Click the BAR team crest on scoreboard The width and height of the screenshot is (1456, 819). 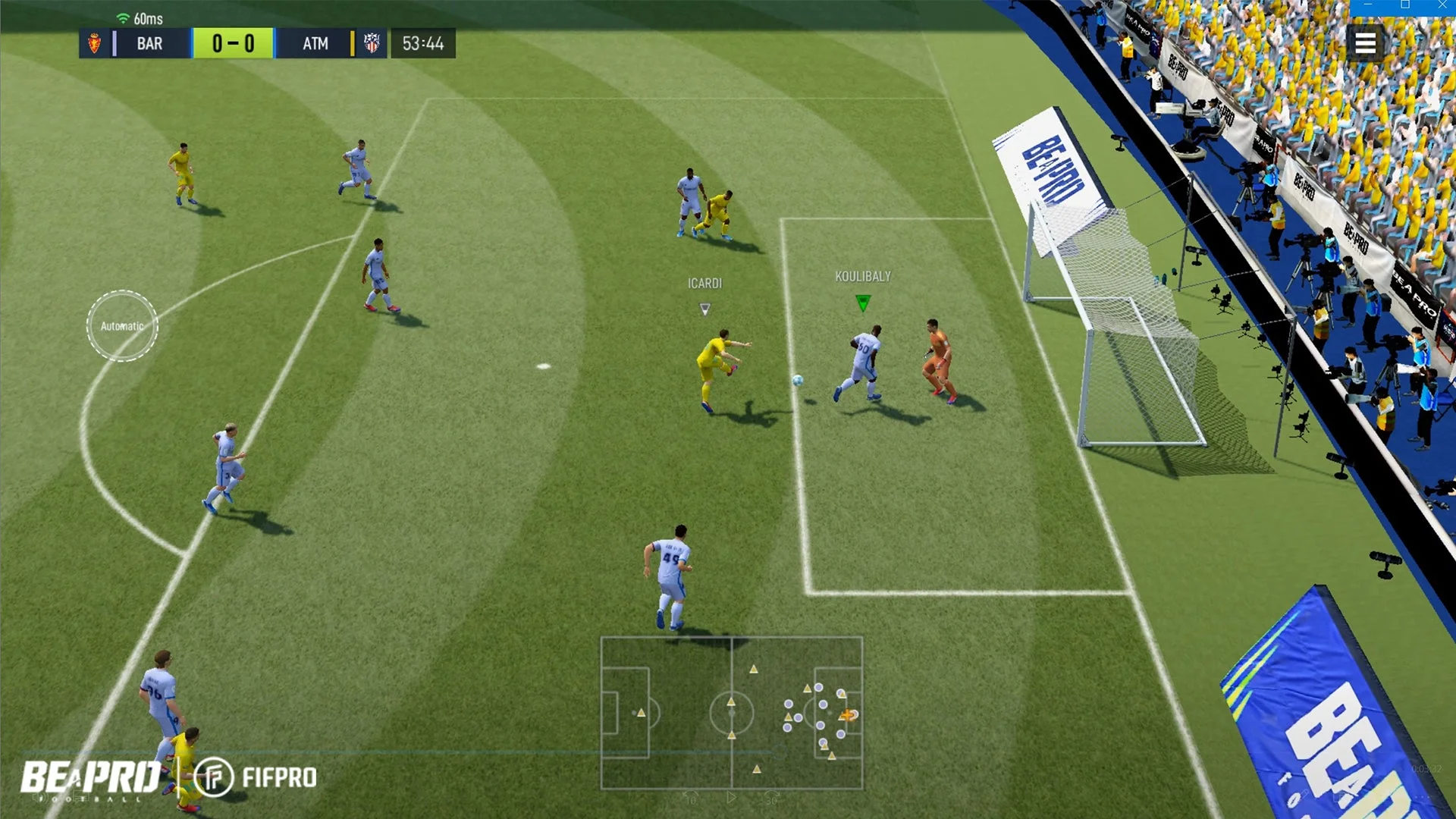coord(96,43)
